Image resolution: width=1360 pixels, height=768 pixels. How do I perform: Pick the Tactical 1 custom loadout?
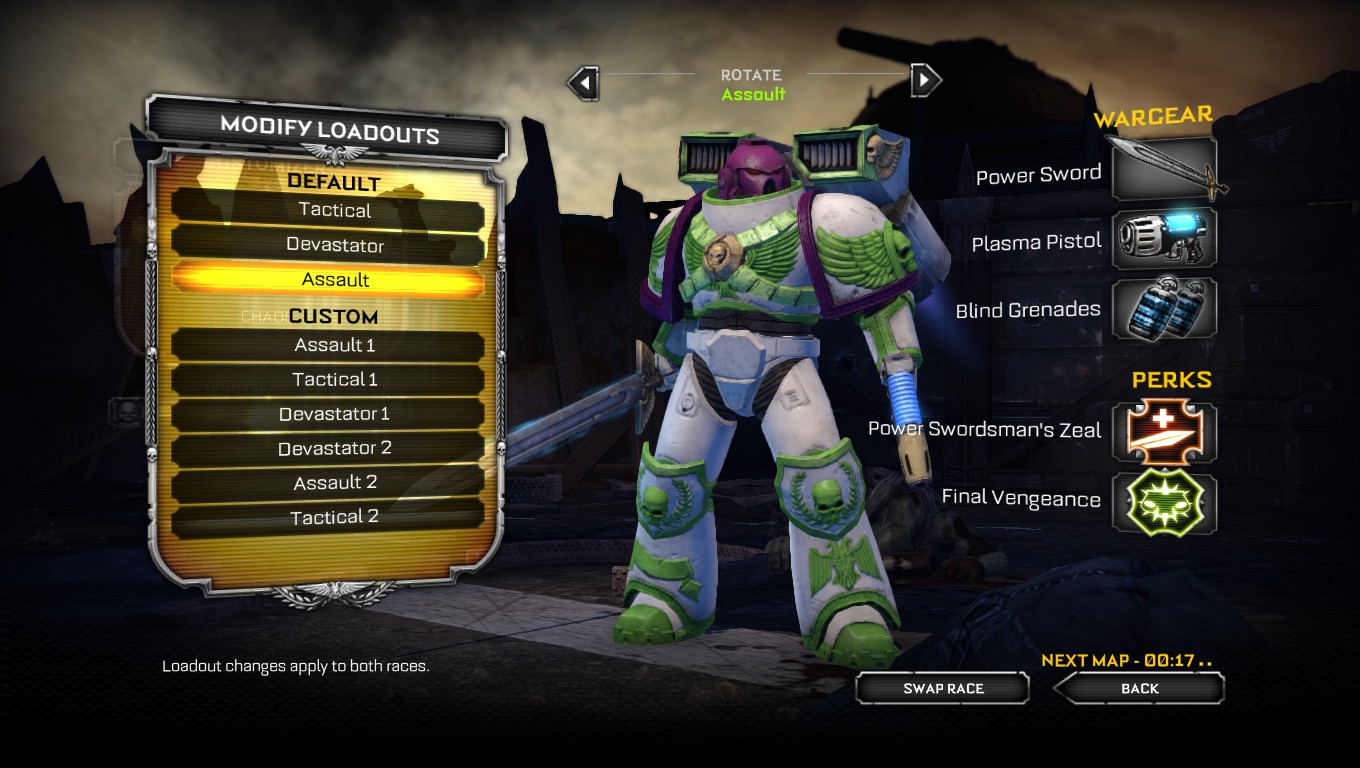click(335, 380)
